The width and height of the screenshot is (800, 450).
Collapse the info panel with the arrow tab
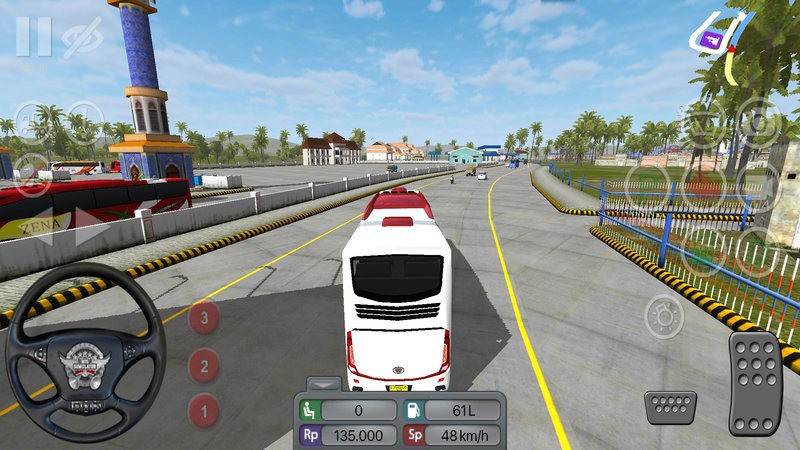tap(323, 383)
